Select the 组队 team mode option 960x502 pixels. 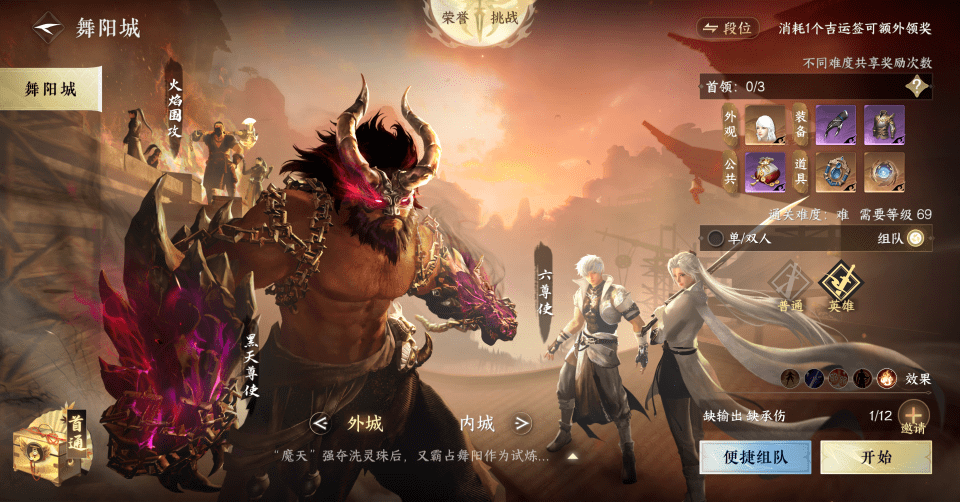click(914, 238)
